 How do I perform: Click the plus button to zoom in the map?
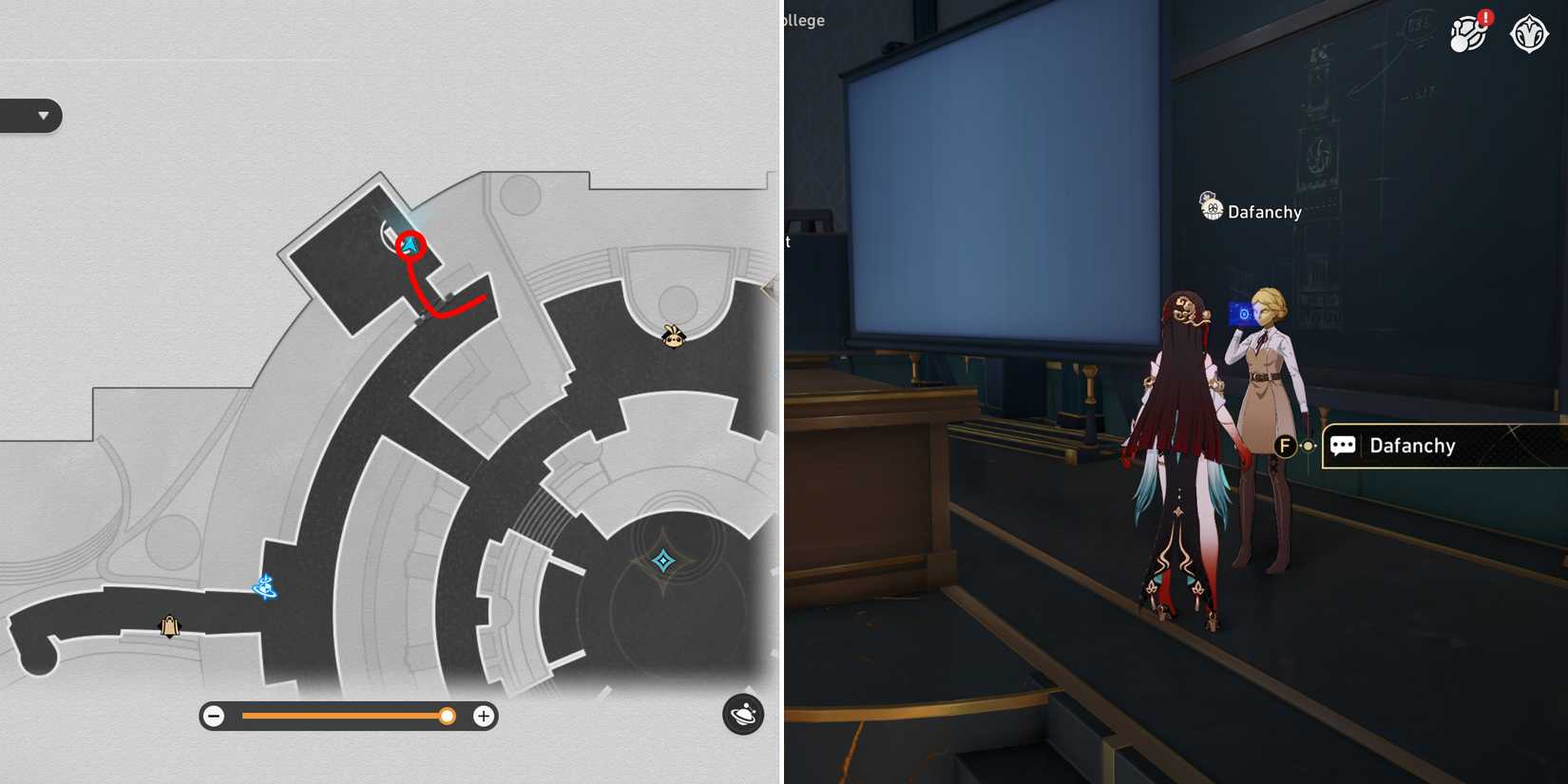484,716
